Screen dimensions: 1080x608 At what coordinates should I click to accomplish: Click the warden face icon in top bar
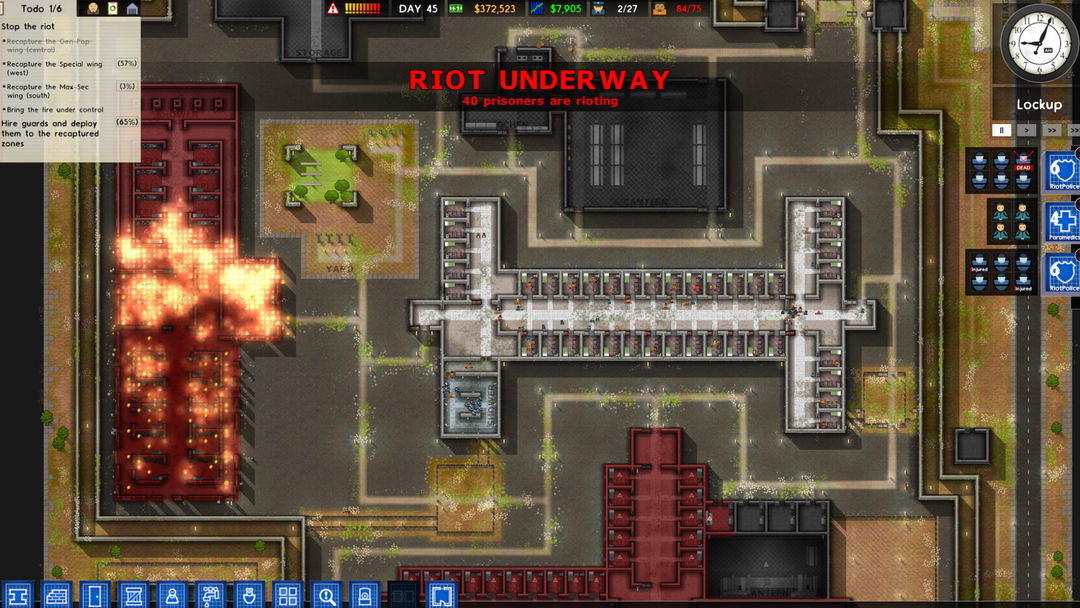(x=93, y=9)
